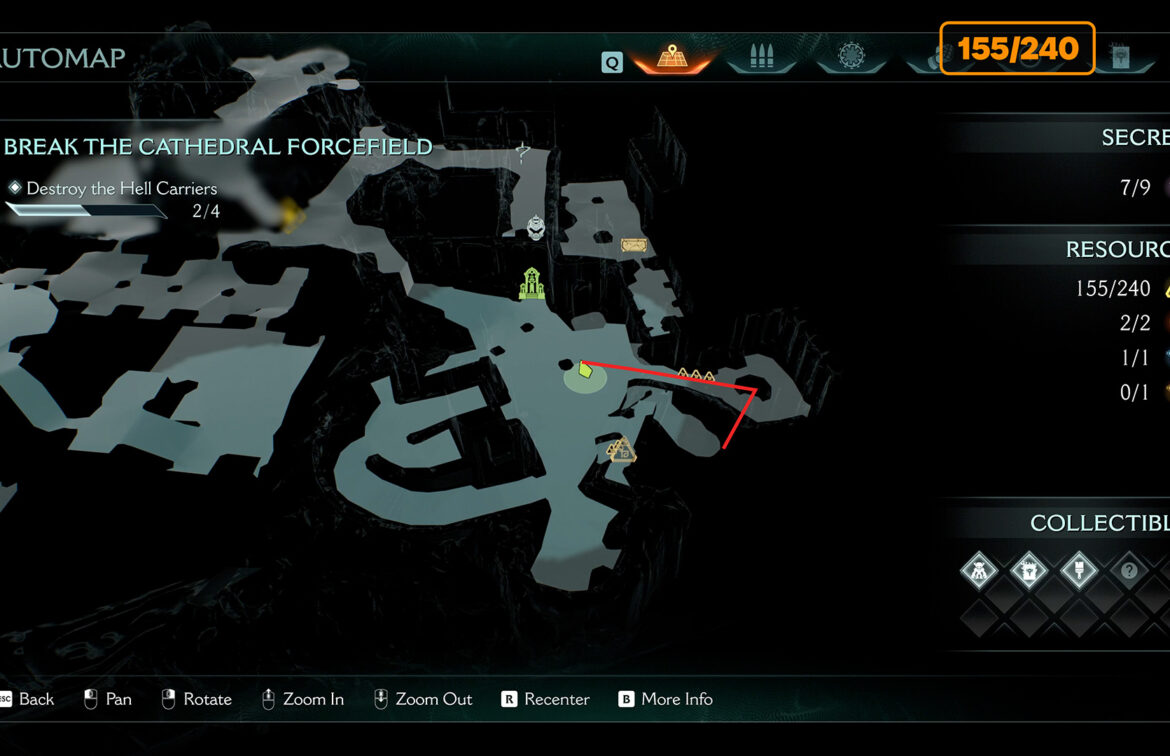Click the white Slayer helmet map marker
The image size is (1170, 756).
537,228
